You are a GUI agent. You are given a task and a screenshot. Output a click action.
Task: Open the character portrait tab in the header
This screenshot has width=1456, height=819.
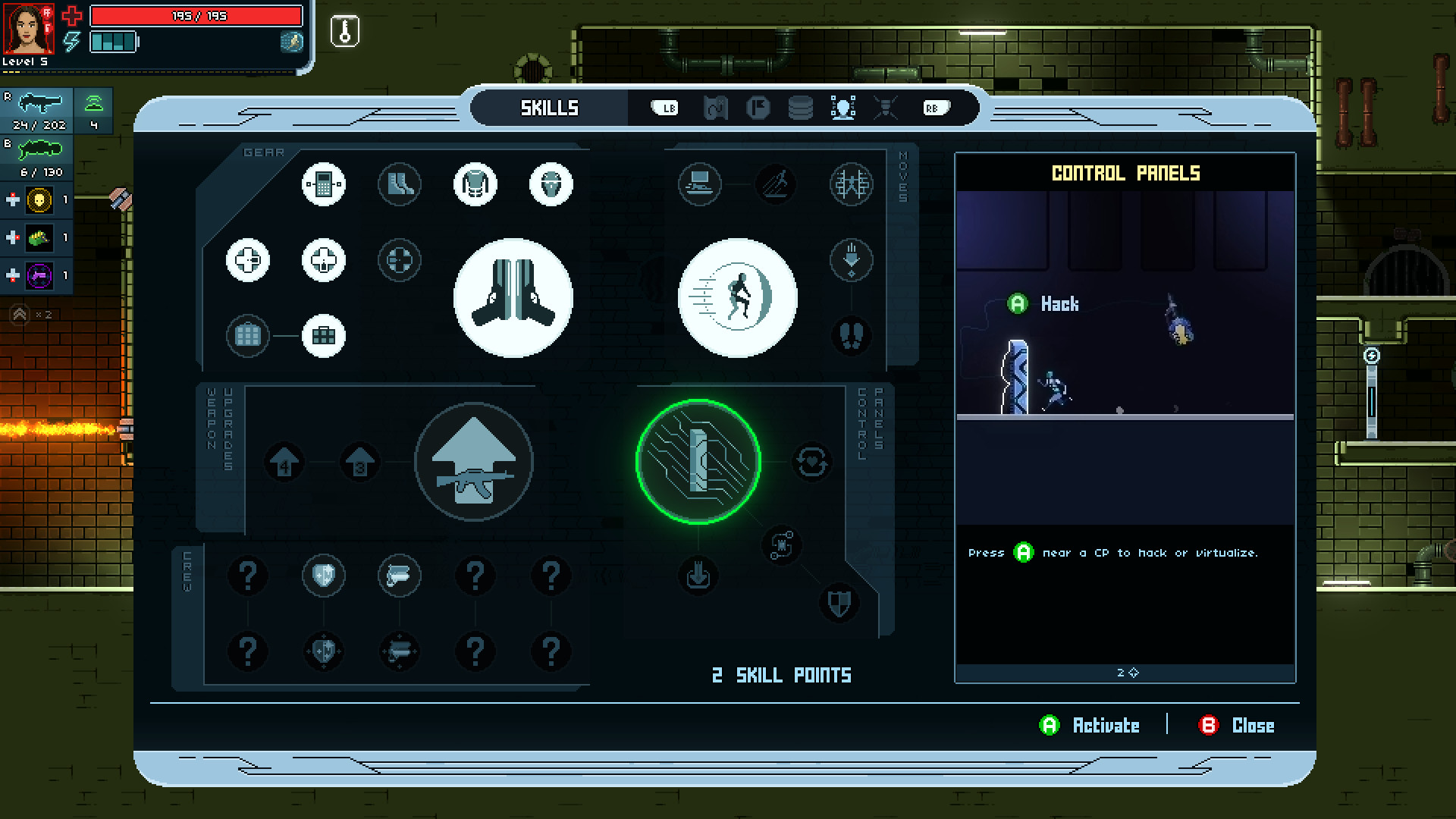(844, 108)
